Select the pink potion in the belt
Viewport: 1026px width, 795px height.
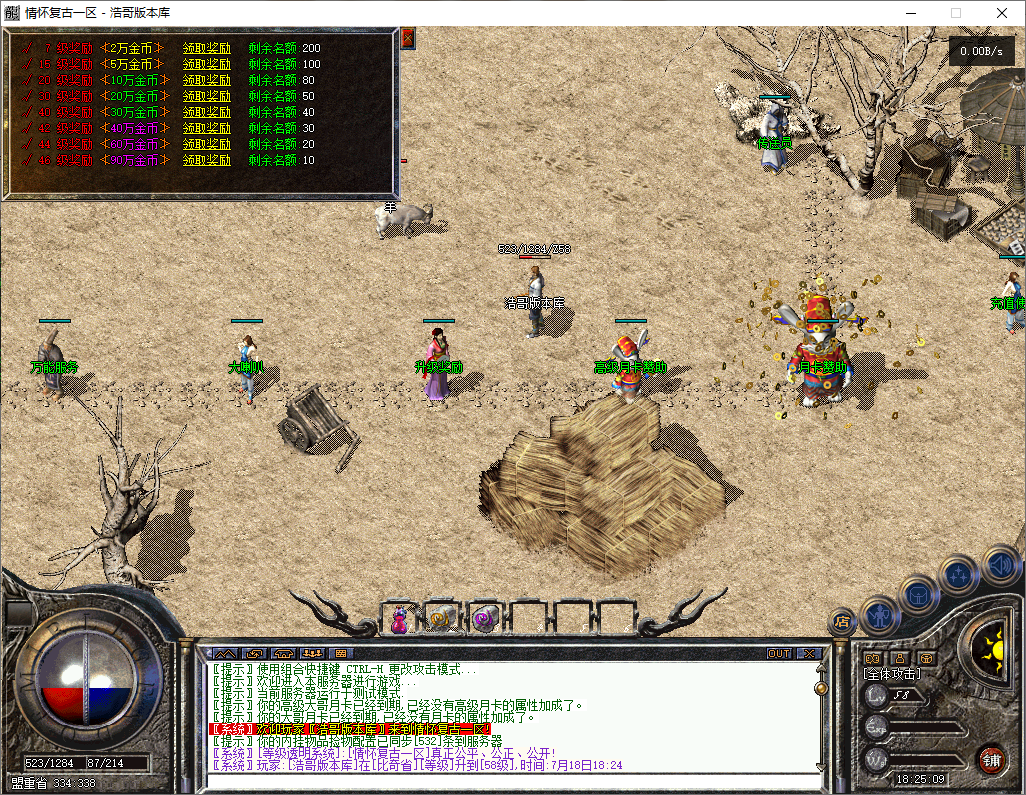pyautogui.click(x=399, y=620)
